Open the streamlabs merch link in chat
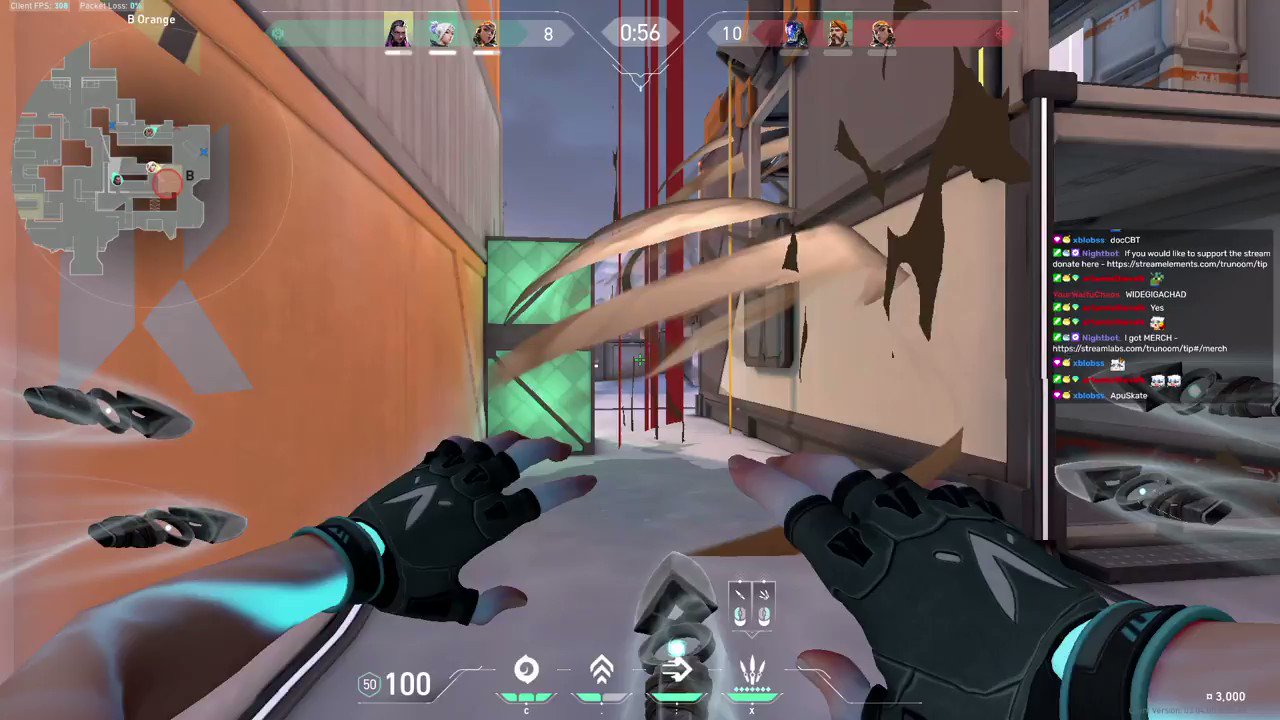 [1140, 347]
